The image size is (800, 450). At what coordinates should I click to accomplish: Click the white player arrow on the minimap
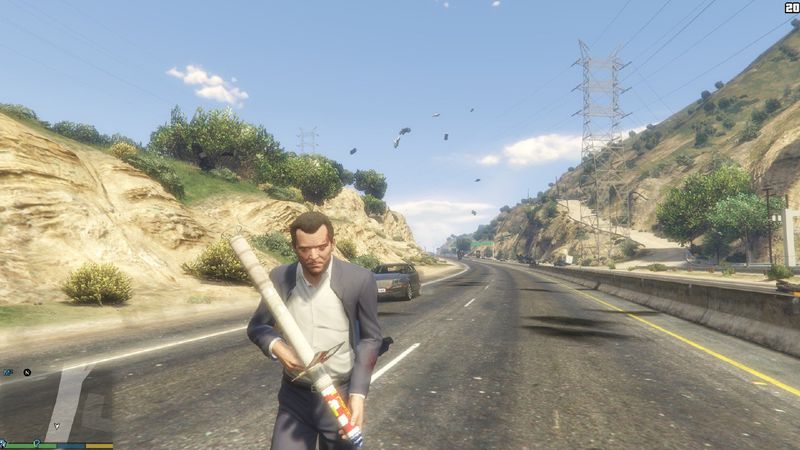click(57, 425)
